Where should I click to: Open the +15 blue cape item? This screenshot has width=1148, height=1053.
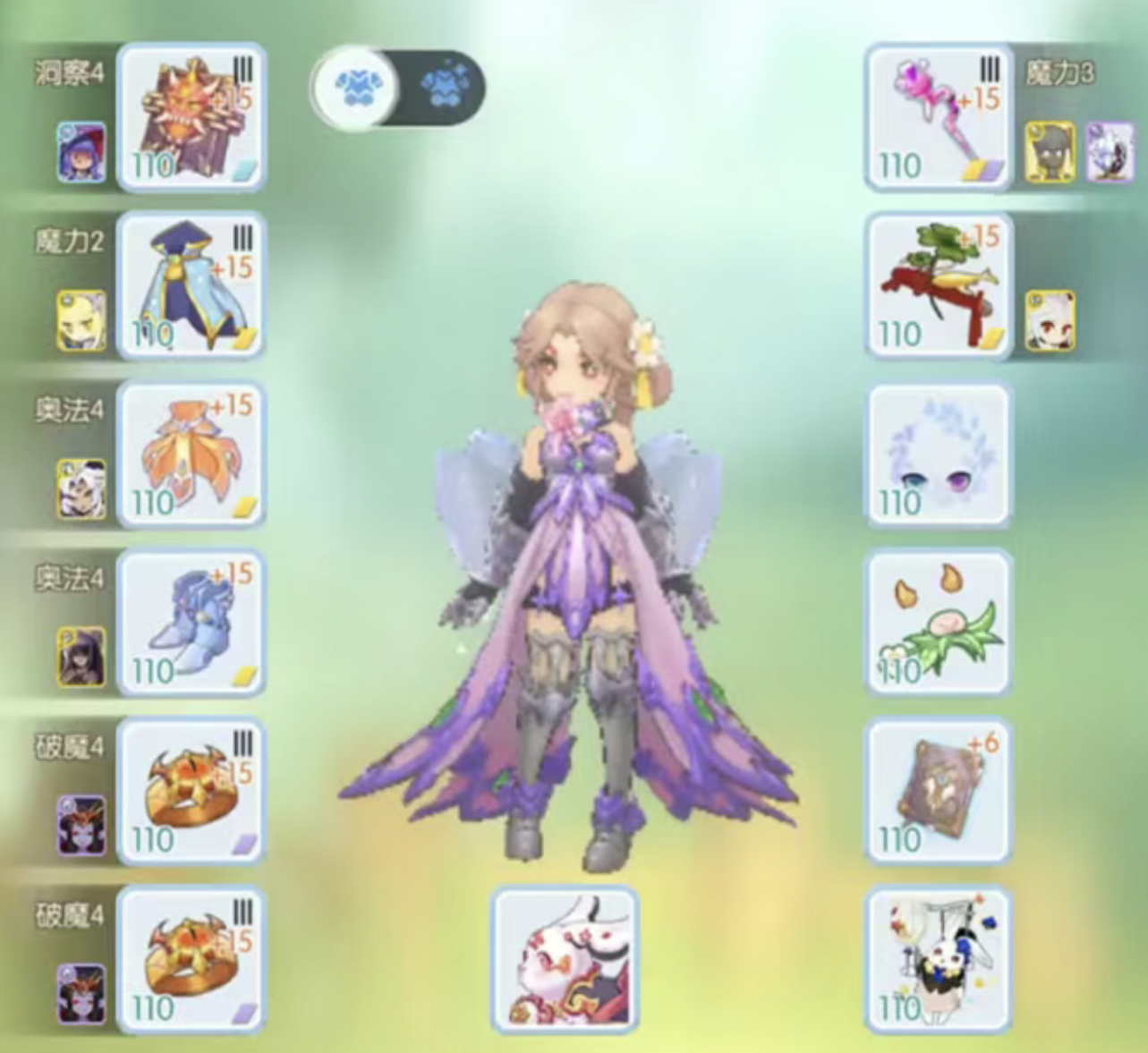191,286
